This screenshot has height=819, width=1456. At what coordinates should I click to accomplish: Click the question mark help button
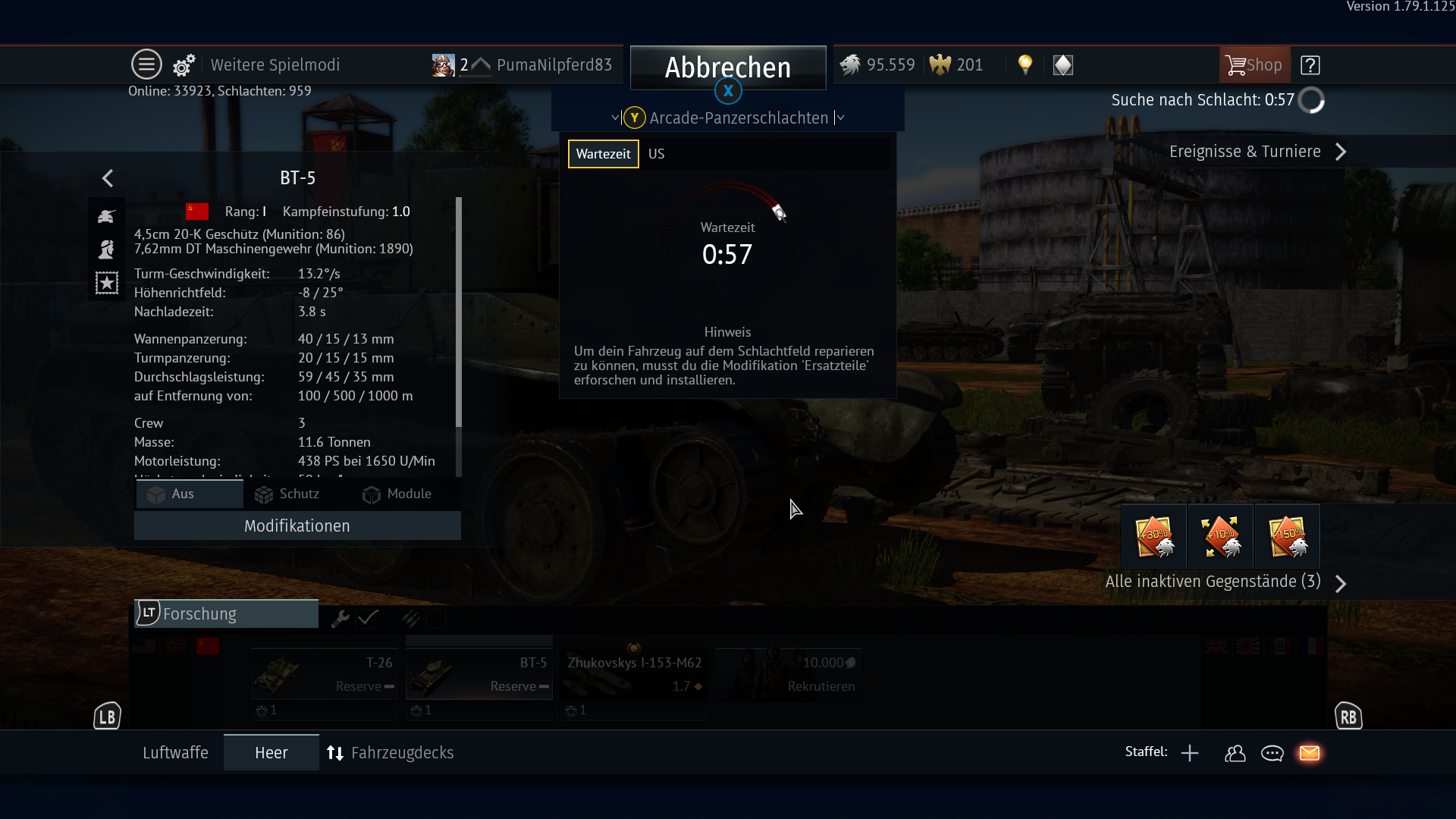tap(1310, 65)
